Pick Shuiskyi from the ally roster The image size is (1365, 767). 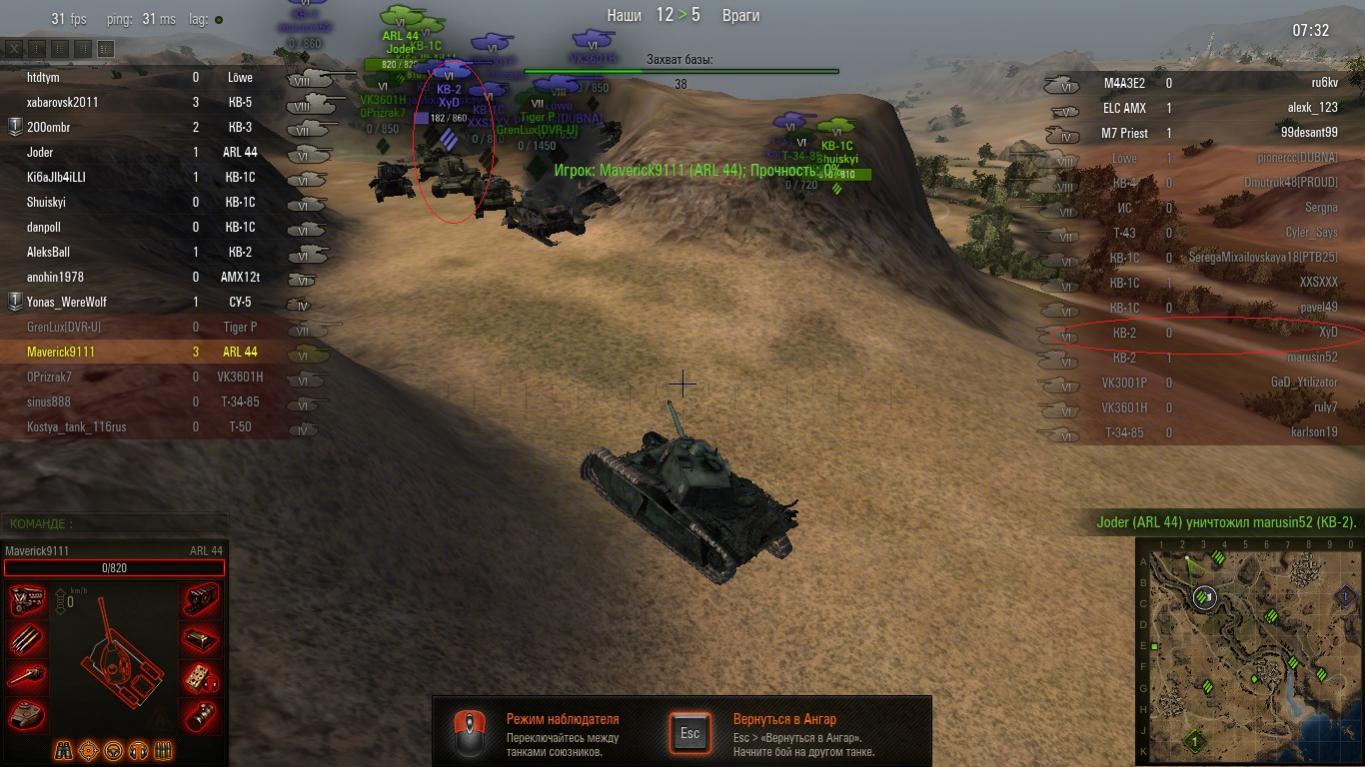click(x=46, y=202)
